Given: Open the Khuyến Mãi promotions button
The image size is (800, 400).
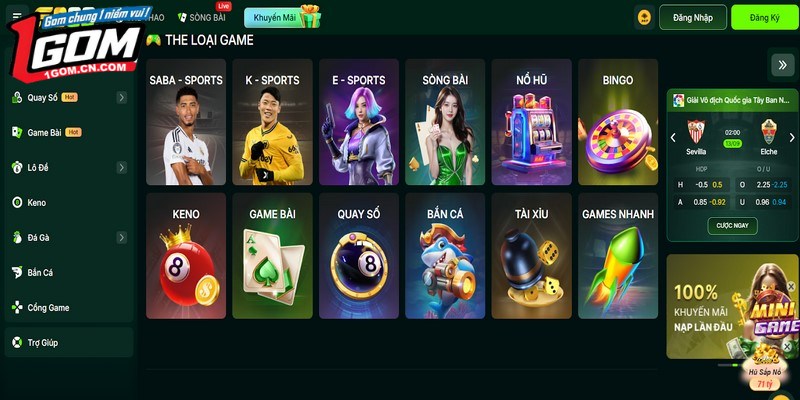Looking at the screenshot, I should (x=282, y=17).
